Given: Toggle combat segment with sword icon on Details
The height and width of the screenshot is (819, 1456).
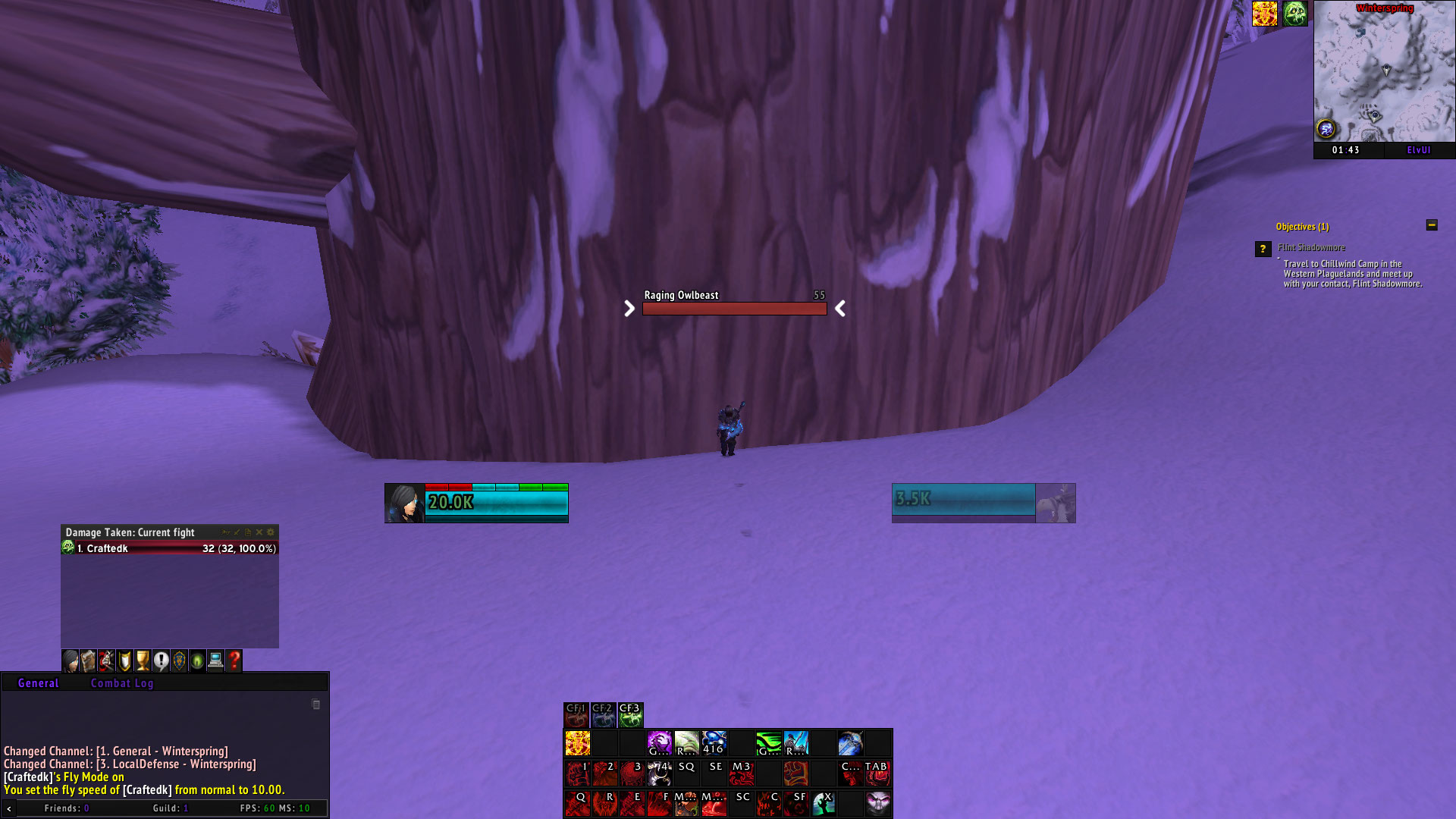Looking at the screenshot, I should pyautogui.click(x=237, y=532).
